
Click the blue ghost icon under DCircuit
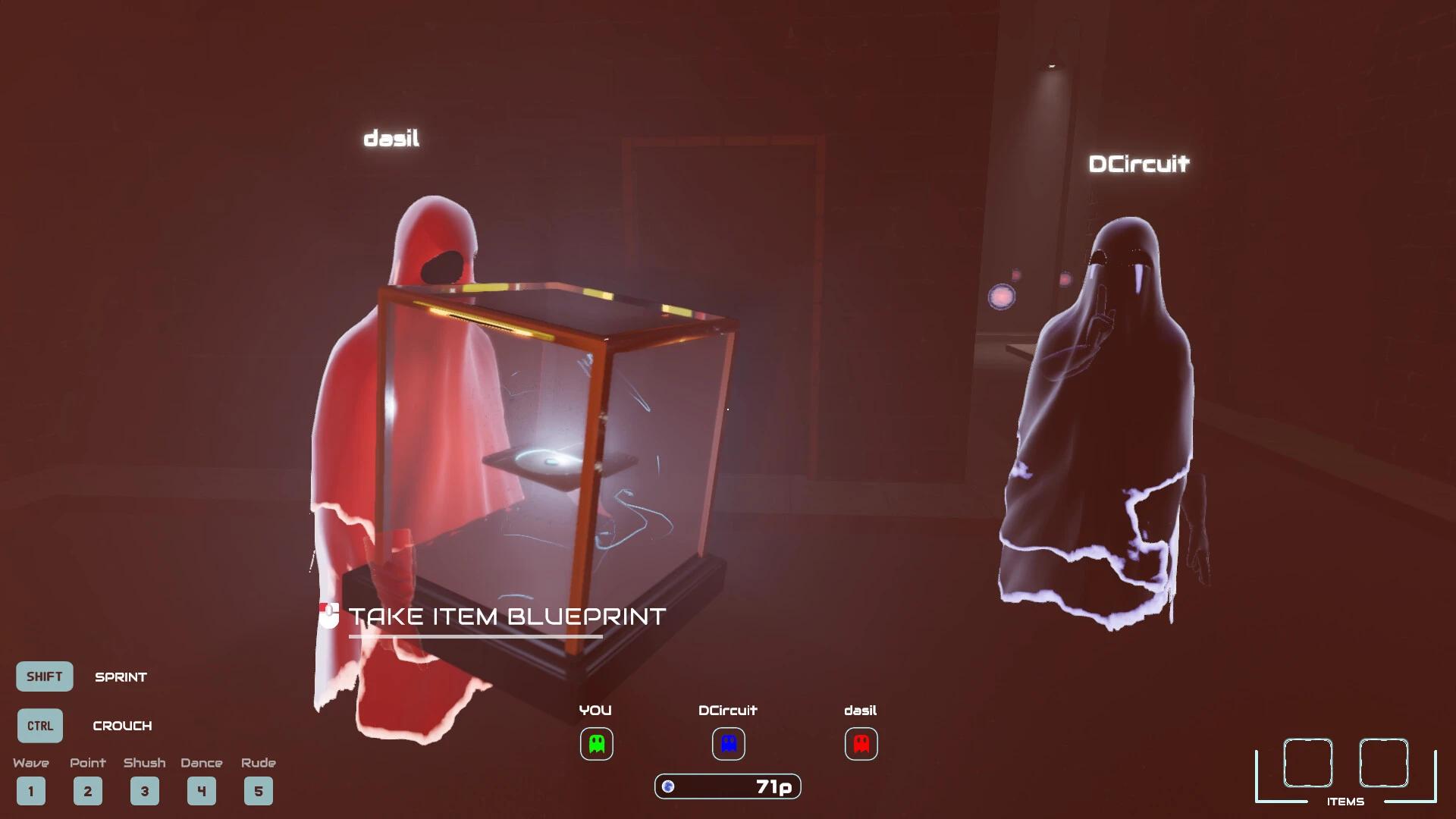726,744
